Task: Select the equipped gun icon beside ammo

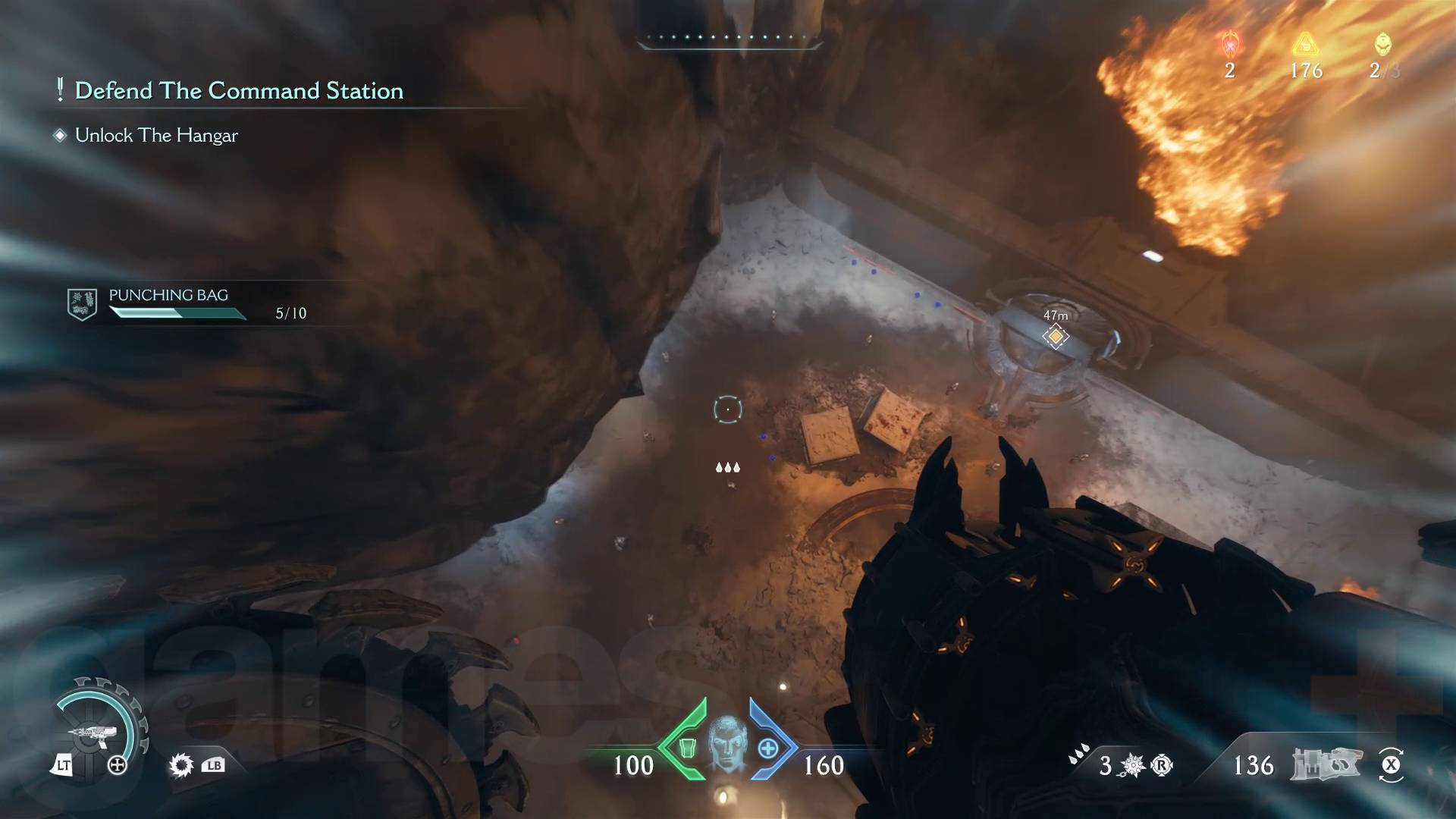Action: (1327, 764)
